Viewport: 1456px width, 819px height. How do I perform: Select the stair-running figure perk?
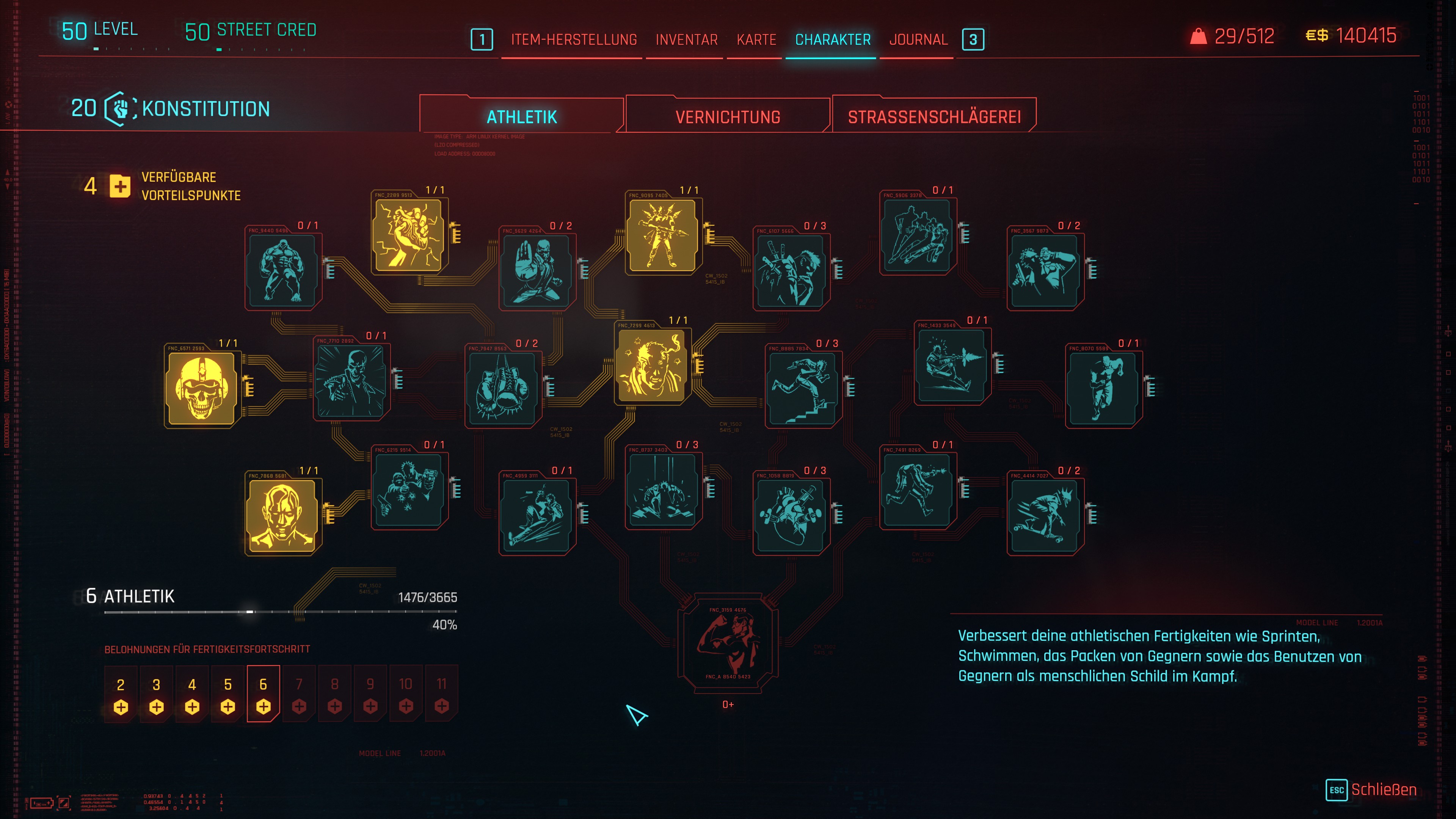(803, 388)
